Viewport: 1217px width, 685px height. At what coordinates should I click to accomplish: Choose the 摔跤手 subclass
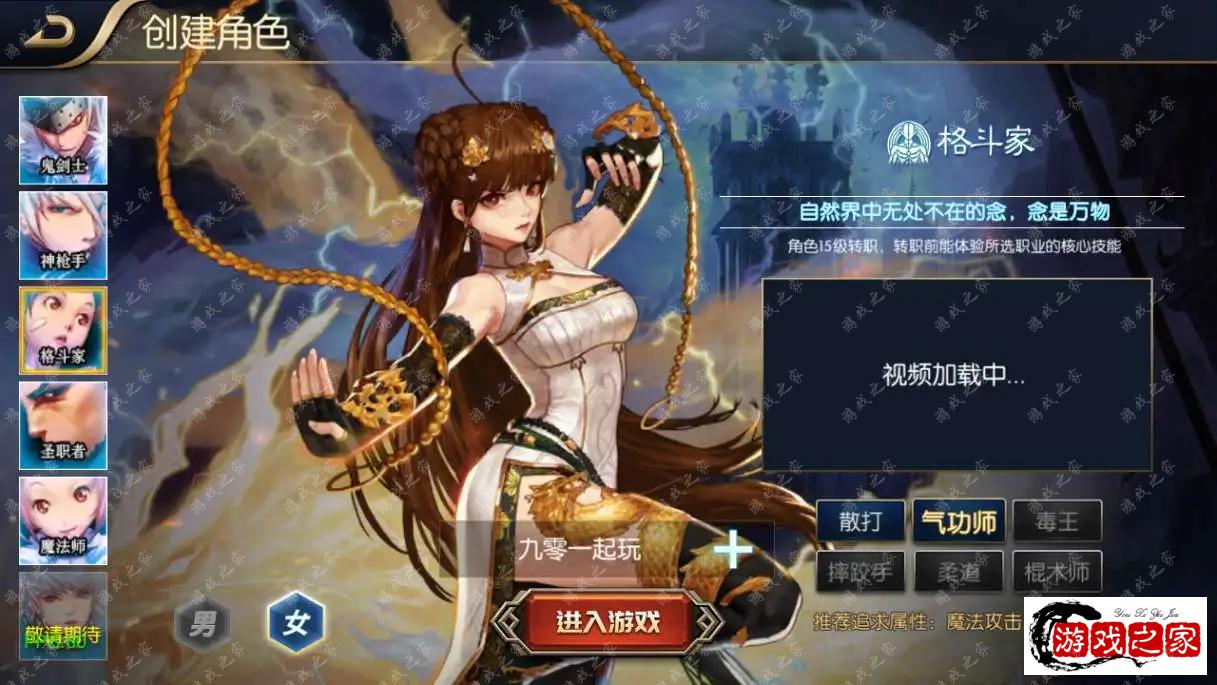tap(860, 572)
